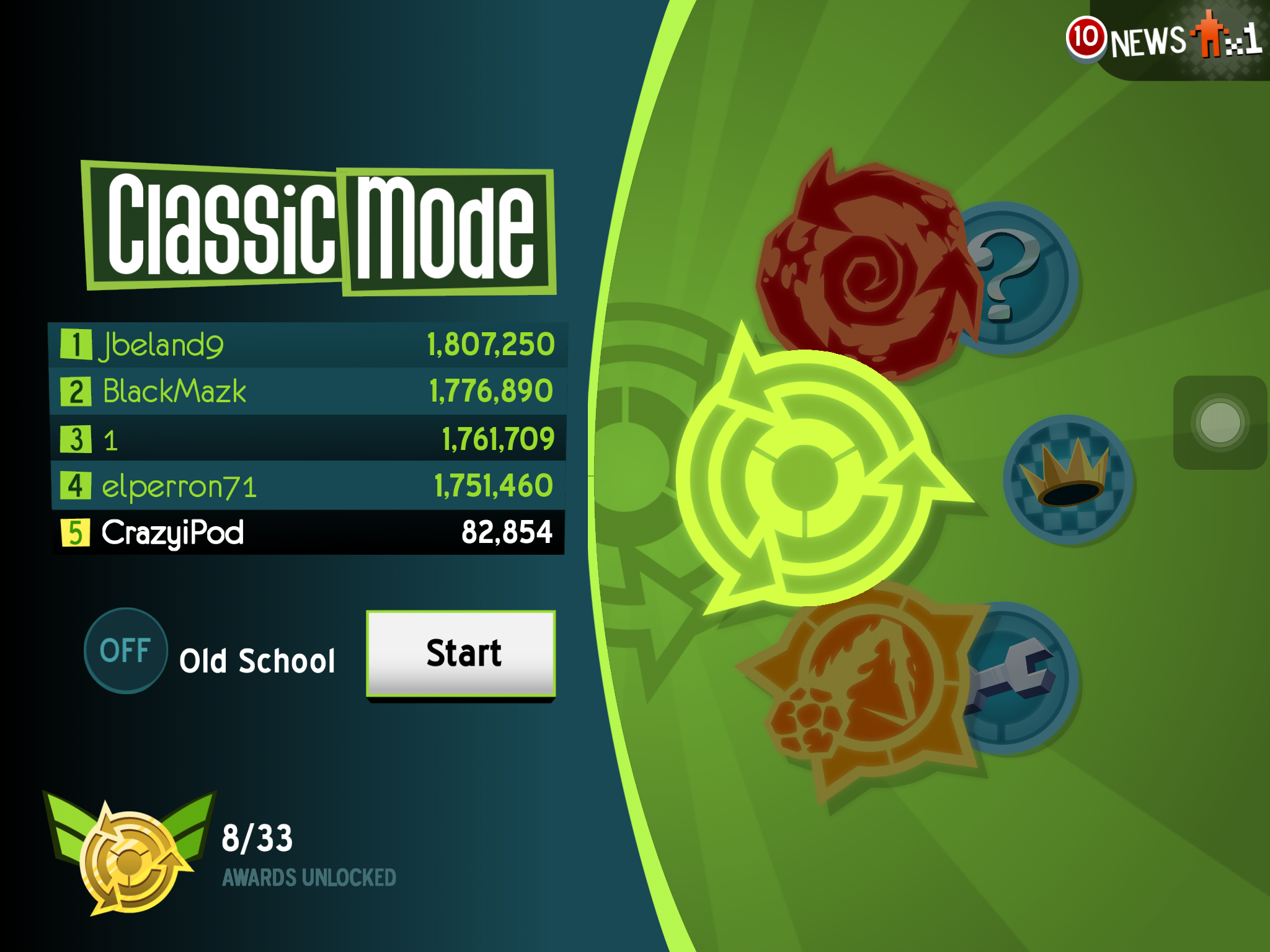
Task: Open the wrench settings button
Action: click(x=1017, y=679)
